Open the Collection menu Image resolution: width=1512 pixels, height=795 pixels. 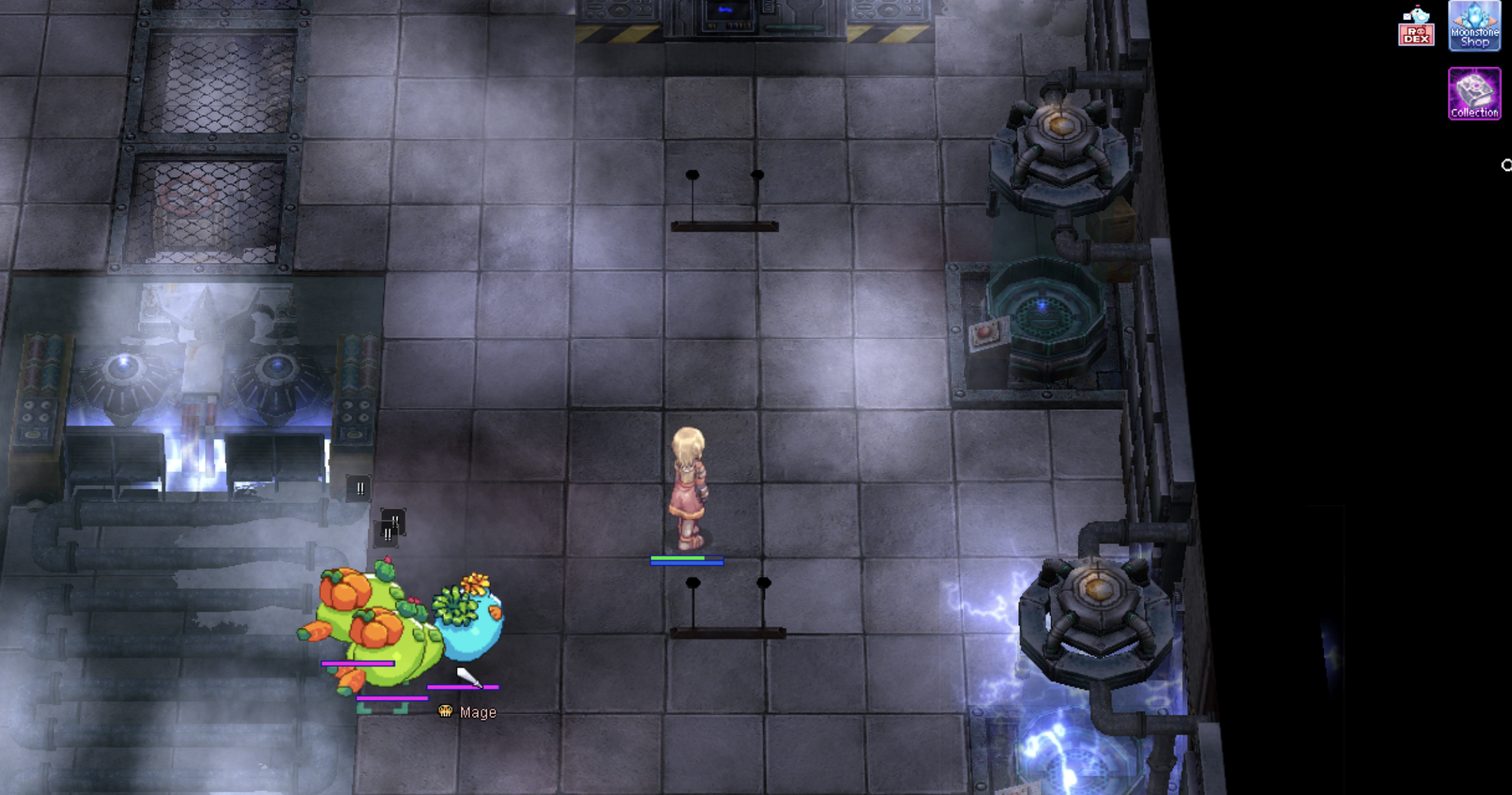tap(1474, 94)
